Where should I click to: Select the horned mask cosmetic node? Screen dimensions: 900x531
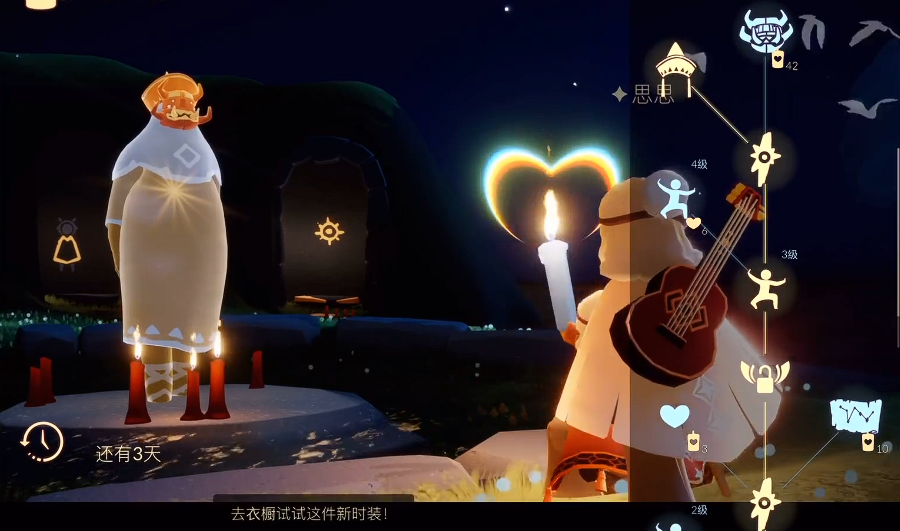tap(765, 31)
